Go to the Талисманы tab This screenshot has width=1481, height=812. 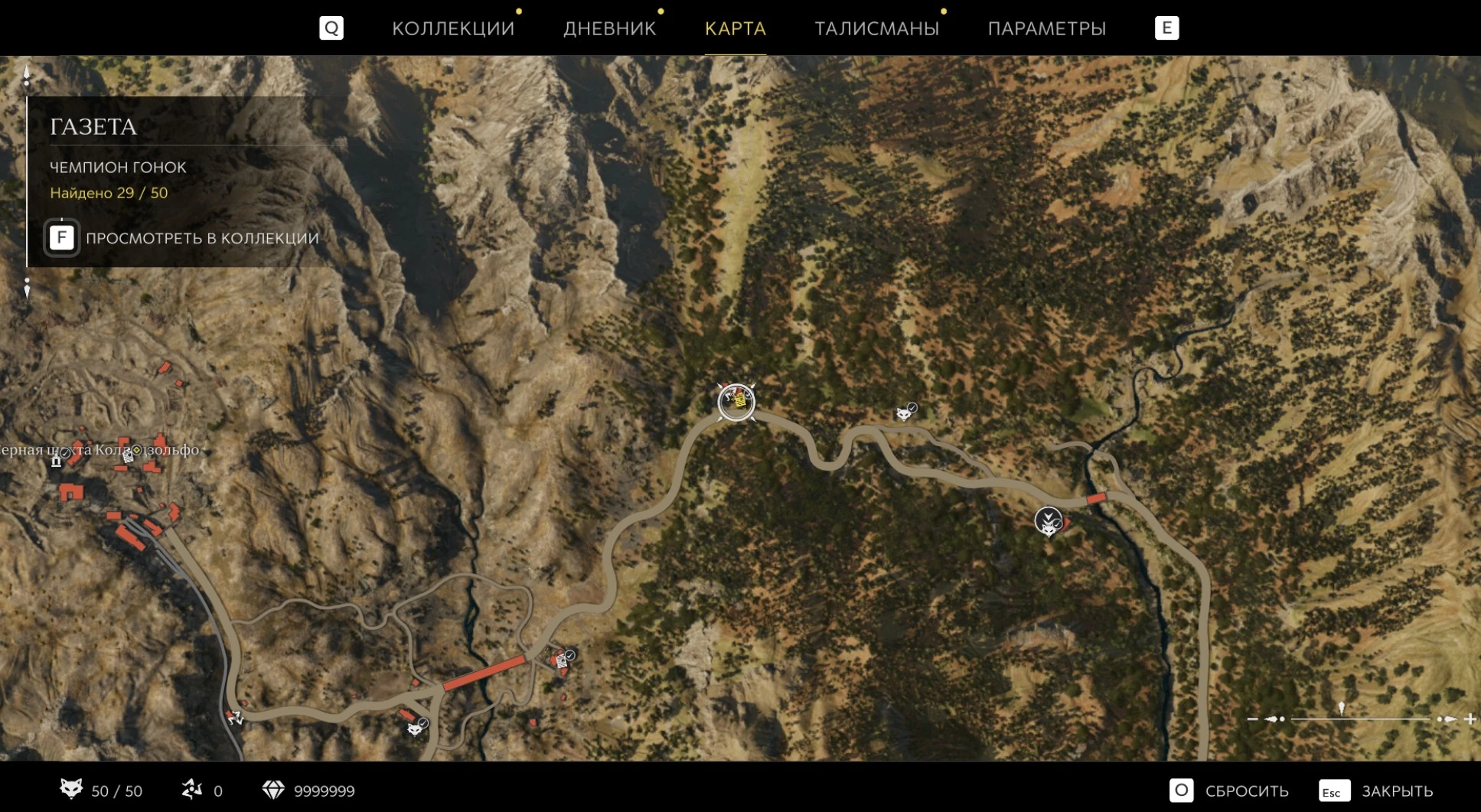[876, 28]
